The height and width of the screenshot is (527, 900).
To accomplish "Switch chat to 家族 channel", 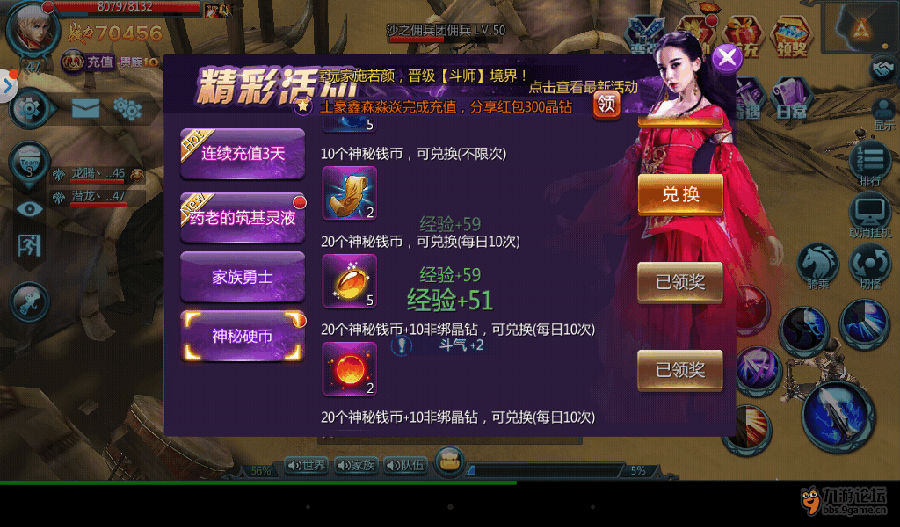I will point(354,465).
